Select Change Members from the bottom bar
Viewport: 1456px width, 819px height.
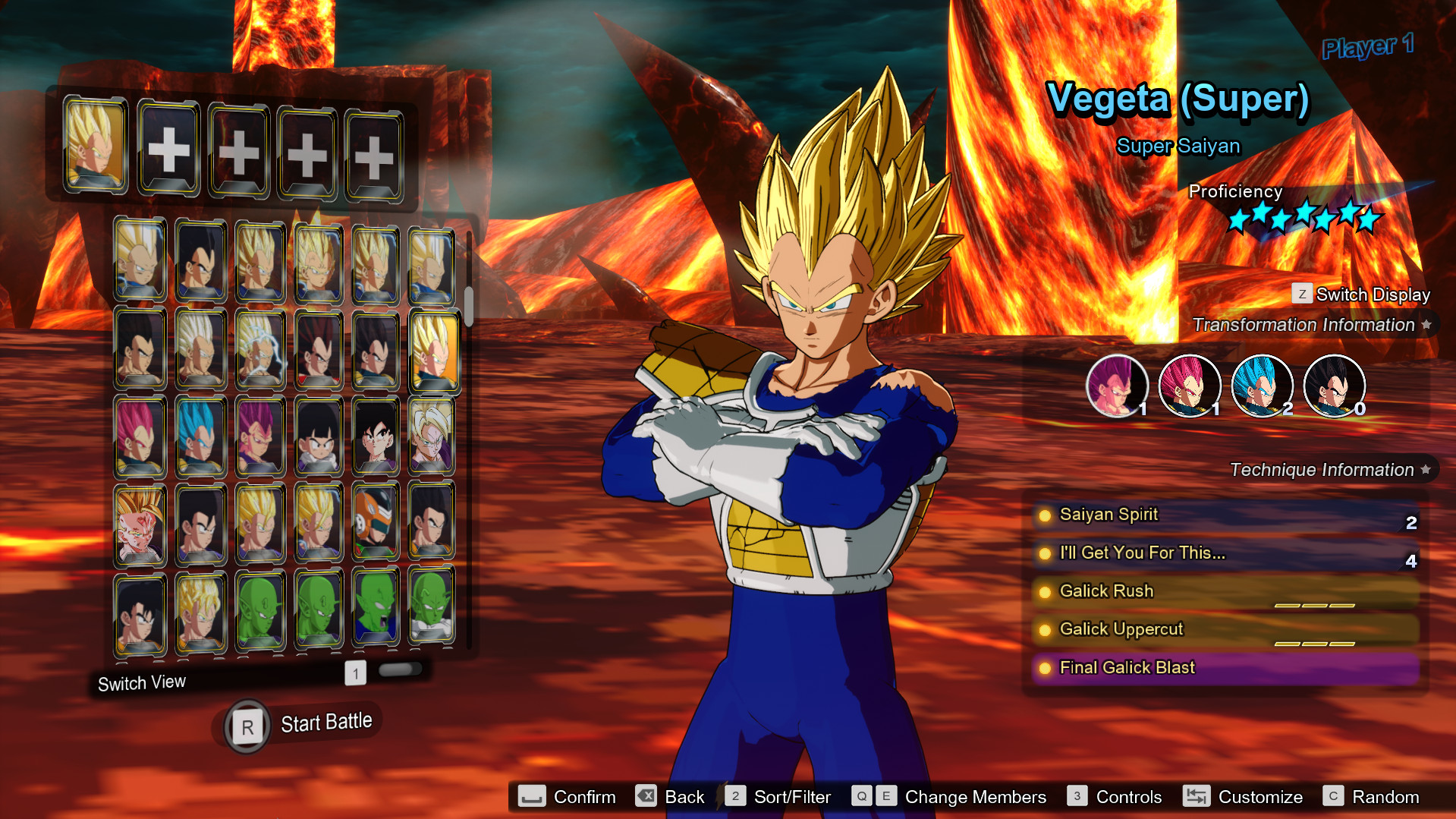point(975,797)
